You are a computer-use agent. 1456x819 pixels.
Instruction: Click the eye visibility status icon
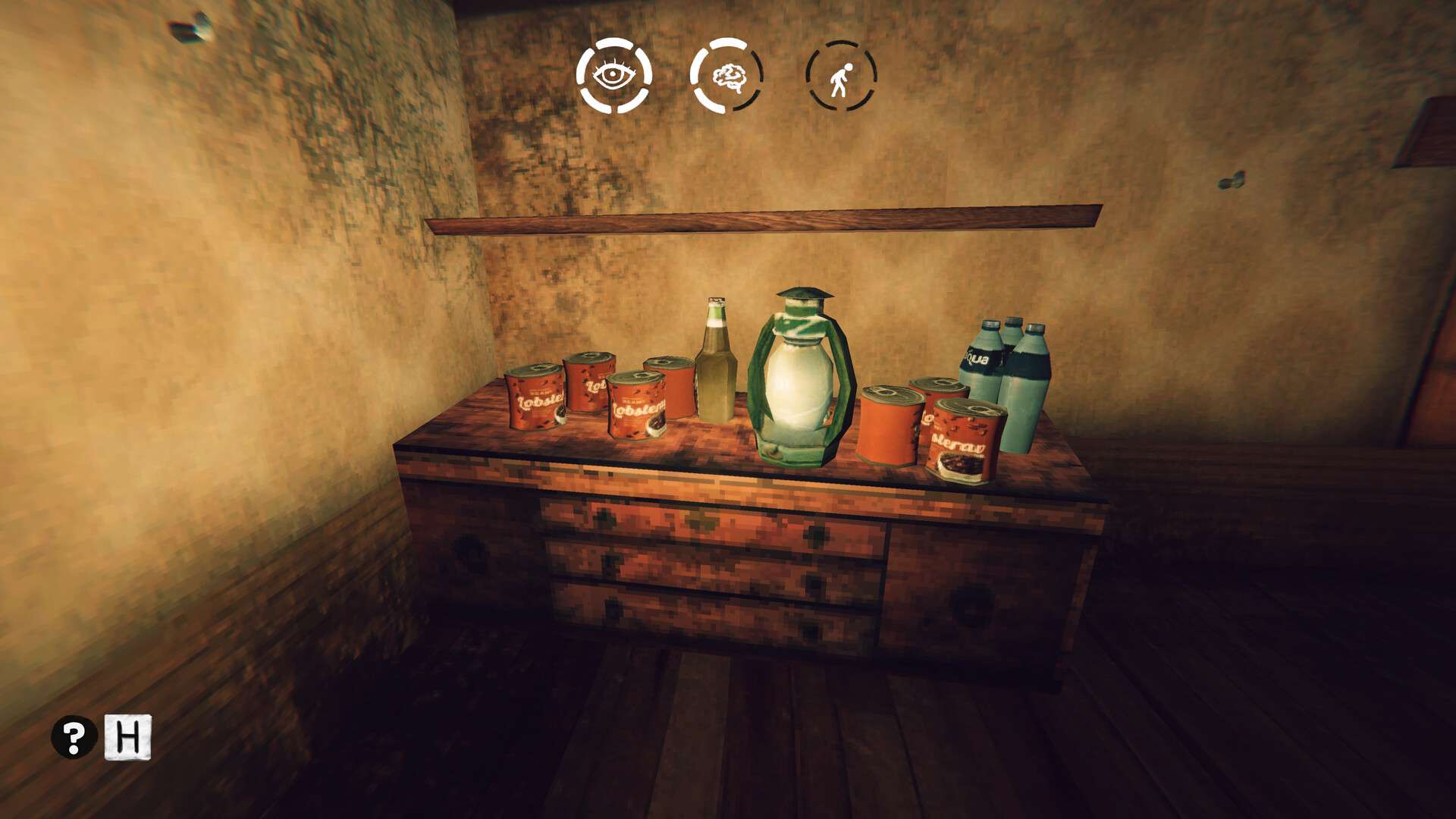click(x=613, y=76)
